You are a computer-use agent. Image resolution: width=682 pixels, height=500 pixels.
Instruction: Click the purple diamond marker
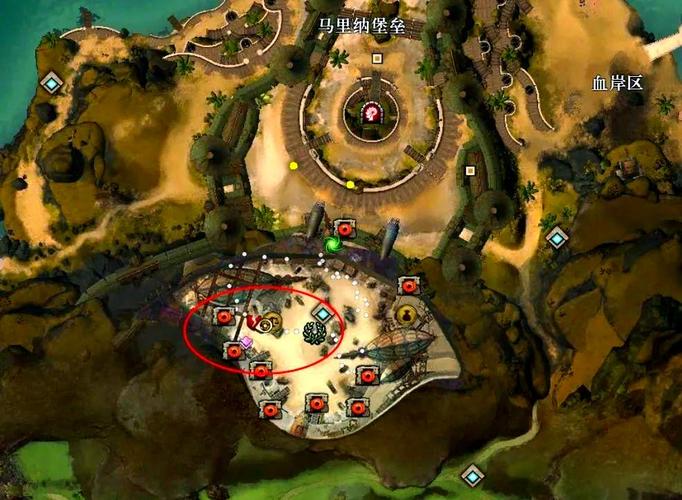pyautogui.click(x=246, y=341)
